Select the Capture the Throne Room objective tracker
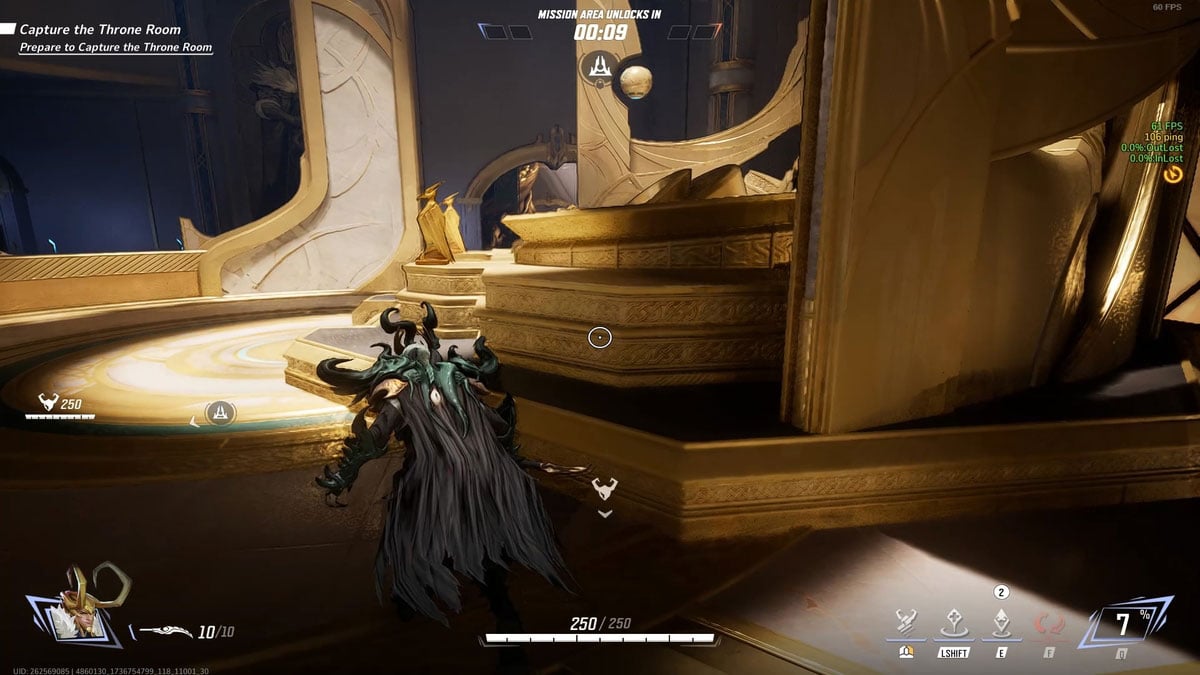 pos(100,30)
